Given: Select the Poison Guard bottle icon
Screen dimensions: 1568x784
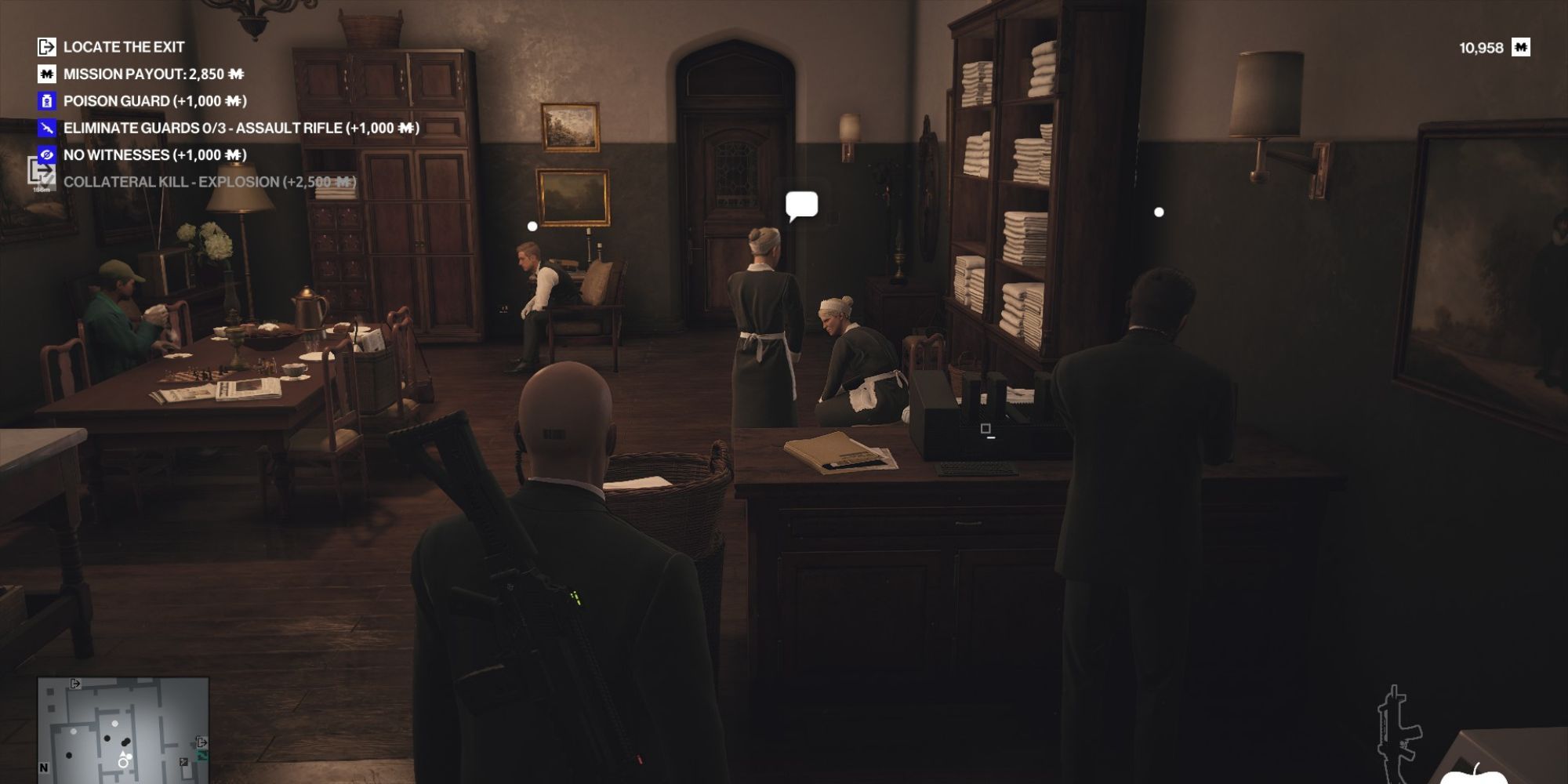Looking at the screenshot, I should 47,100.
